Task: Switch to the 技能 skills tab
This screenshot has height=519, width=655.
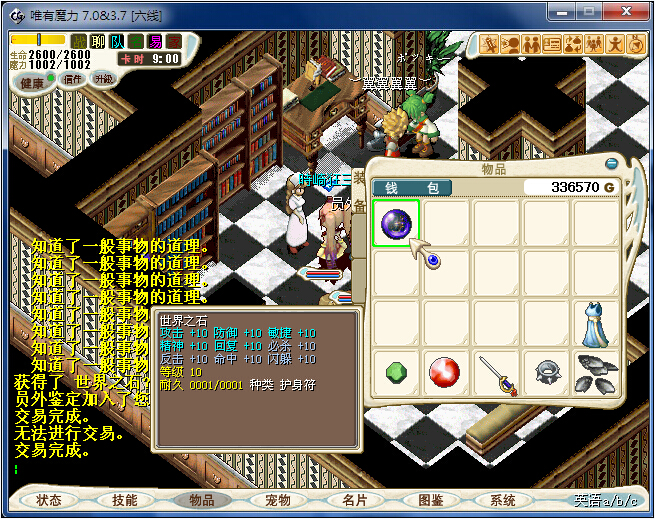Action: [125, 500]
